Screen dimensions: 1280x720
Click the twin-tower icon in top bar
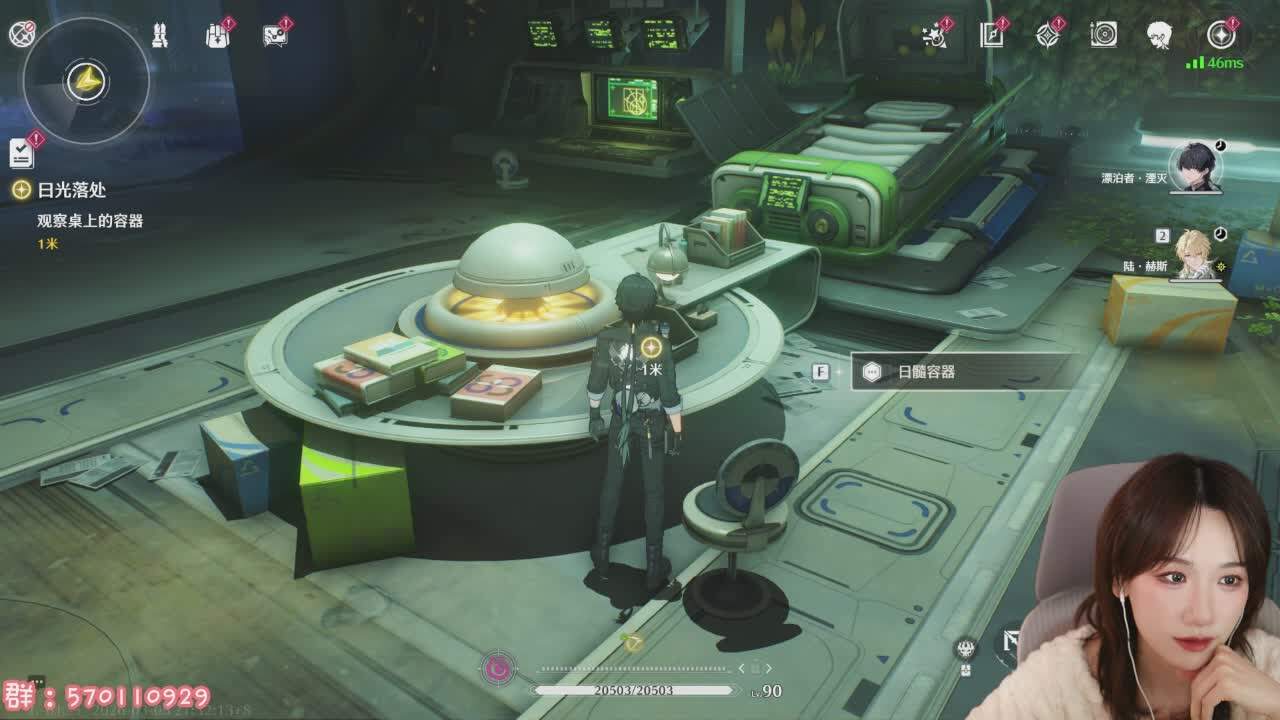click(159, 35)
